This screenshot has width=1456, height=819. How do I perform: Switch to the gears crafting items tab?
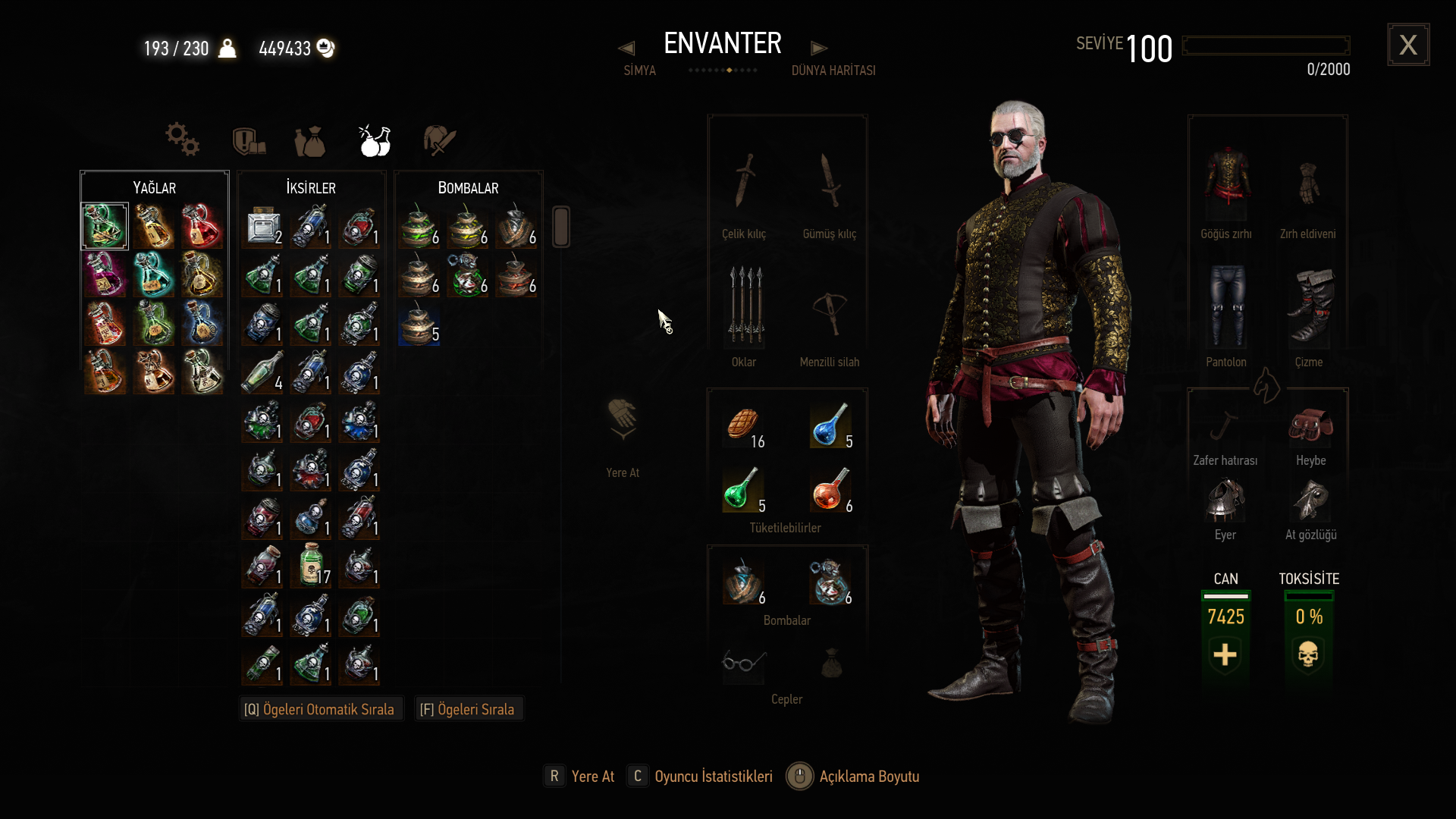[x=182, y=140]
